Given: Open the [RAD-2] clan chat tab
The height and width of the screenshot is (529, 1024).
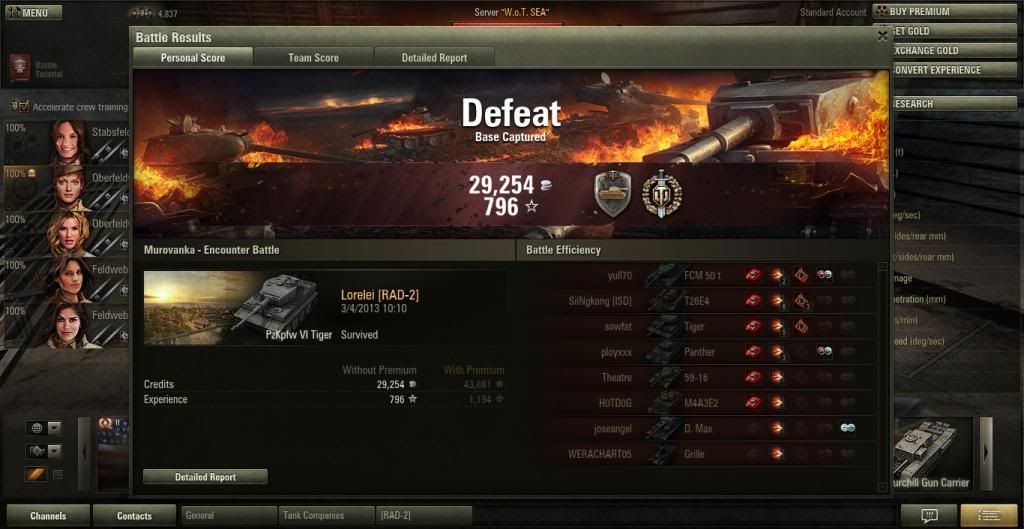Looking at the screenshot, I should coord(422,516).
